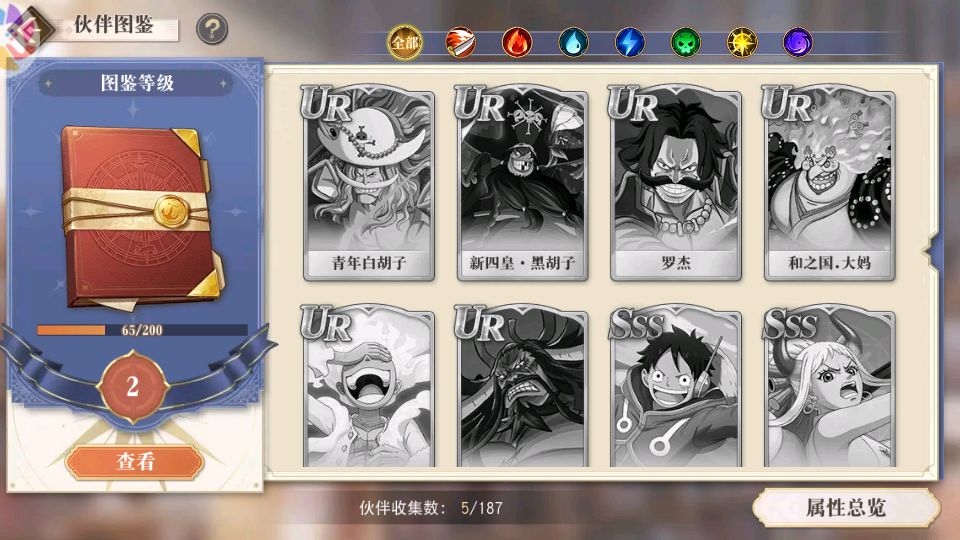This screenshot has height=540, width=960.
Task: Select the SSS Luffy card with headphones
Action: click(x=676, y=390)
